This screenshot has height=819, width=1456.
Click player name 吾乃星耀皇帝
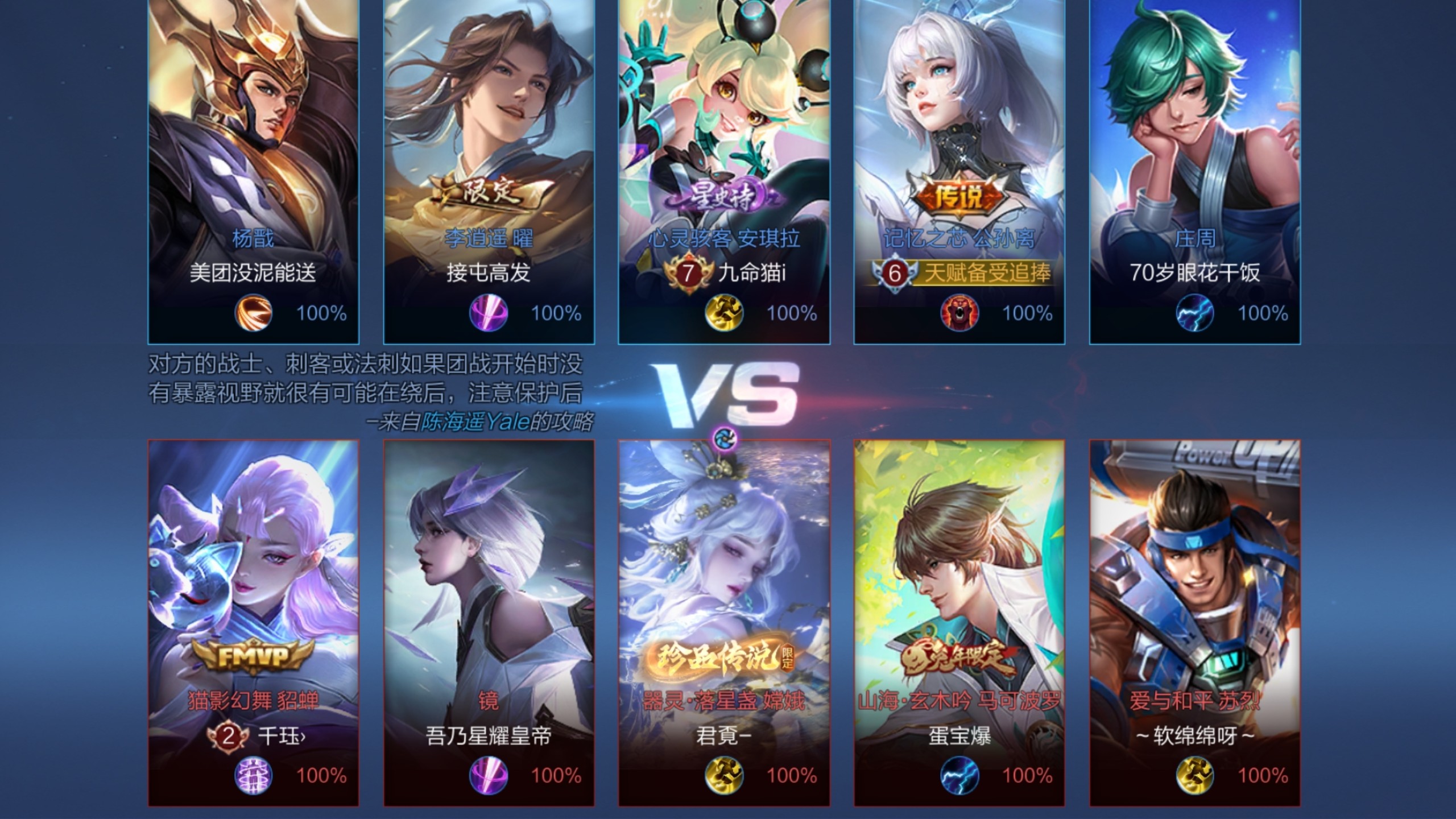coord(489,737)
